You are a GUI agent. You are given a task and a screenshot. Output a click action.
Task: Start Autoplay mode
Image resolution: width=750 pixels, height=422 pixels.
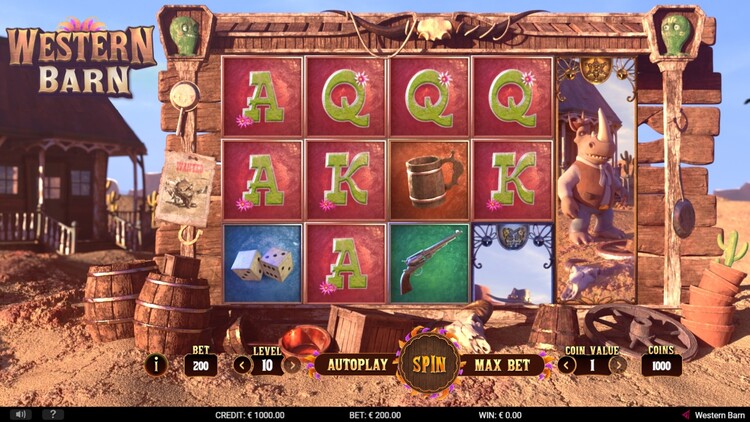(358, 364)
